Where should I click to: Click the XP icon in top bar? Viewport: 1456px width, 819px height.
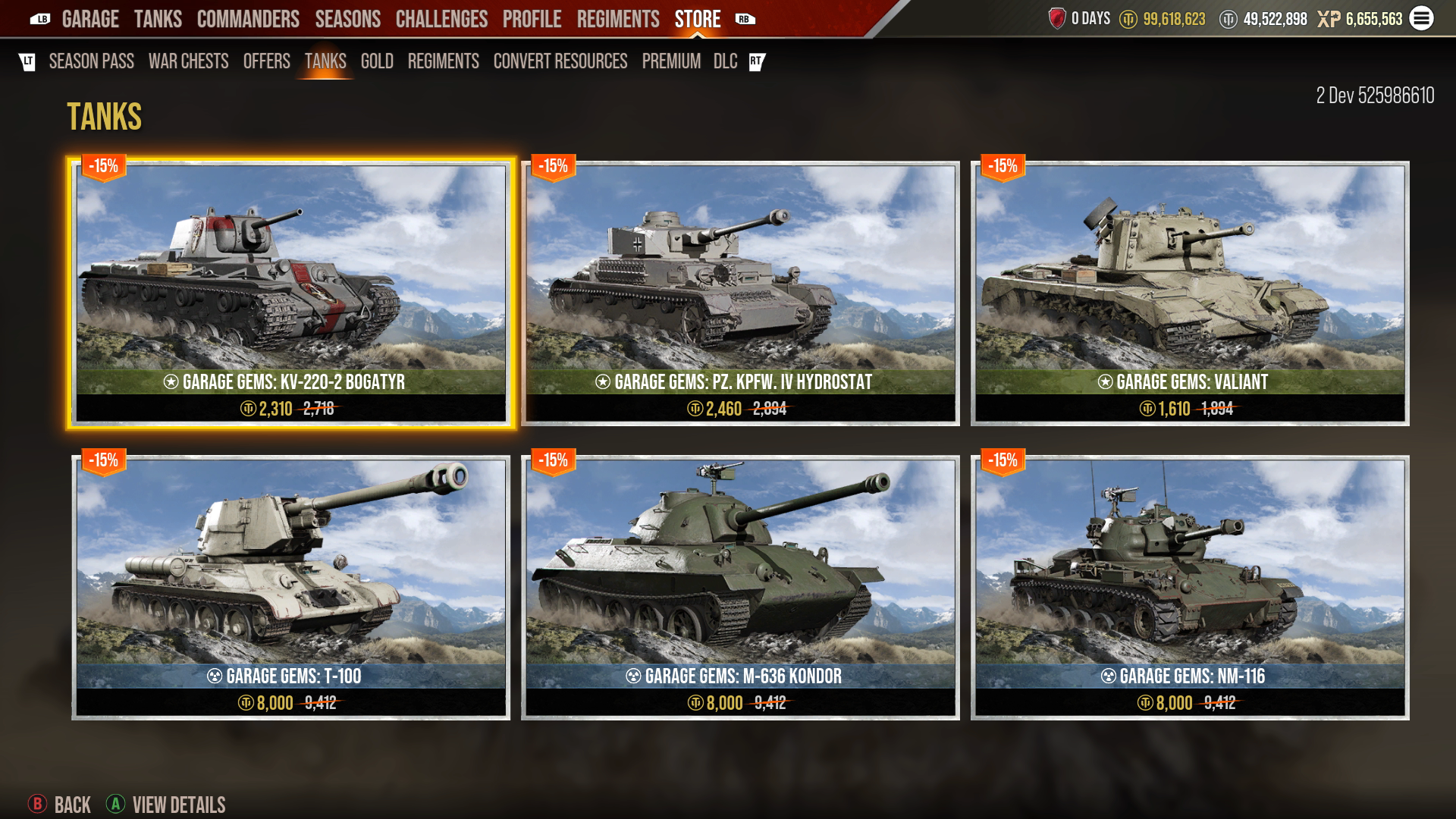click(x=1329, y=18)
